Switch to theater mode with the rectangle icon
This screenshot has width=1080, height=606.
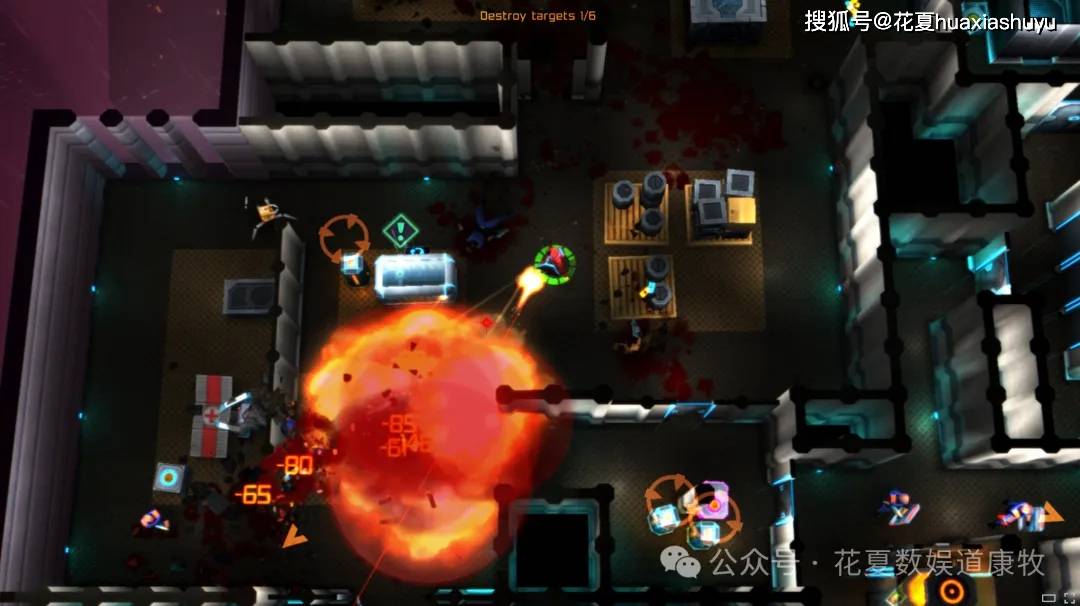pyautogui.click(x=1048, y=597)
